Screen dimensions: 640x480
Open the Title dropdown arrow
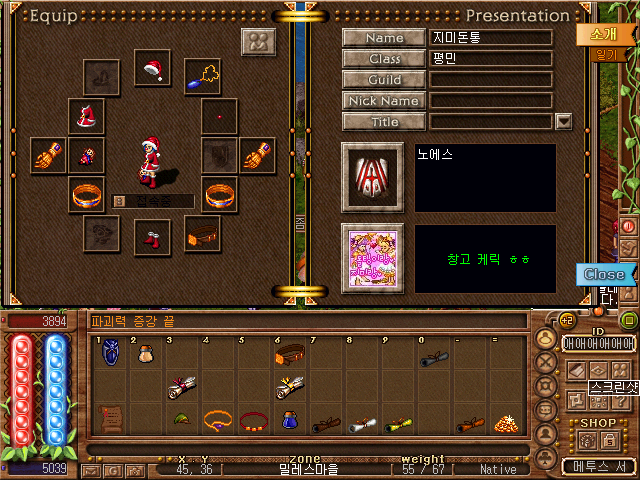[563, 122]
